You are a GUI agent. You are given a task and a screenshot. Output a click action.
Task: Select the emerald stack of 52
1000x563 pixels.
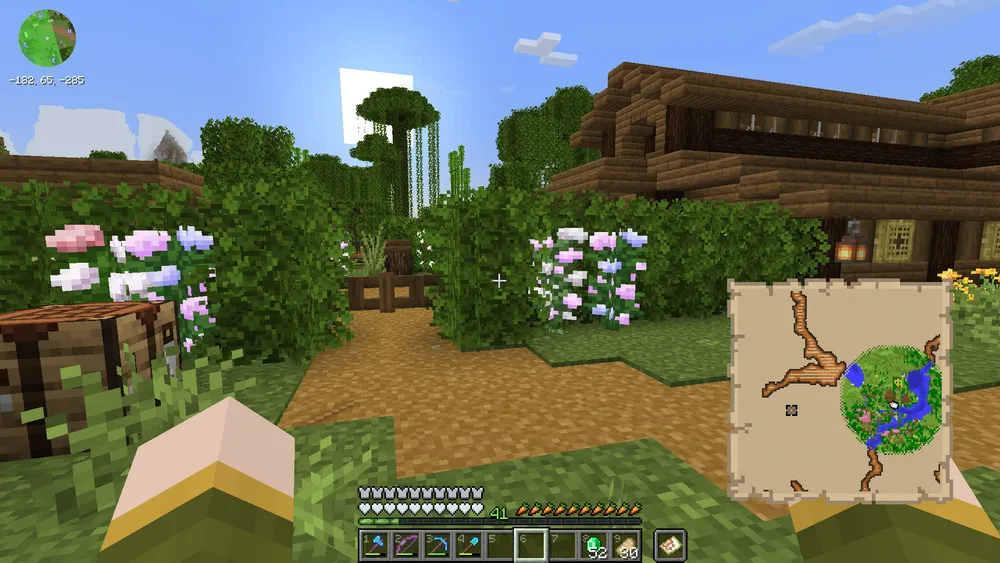pos(594,546)
